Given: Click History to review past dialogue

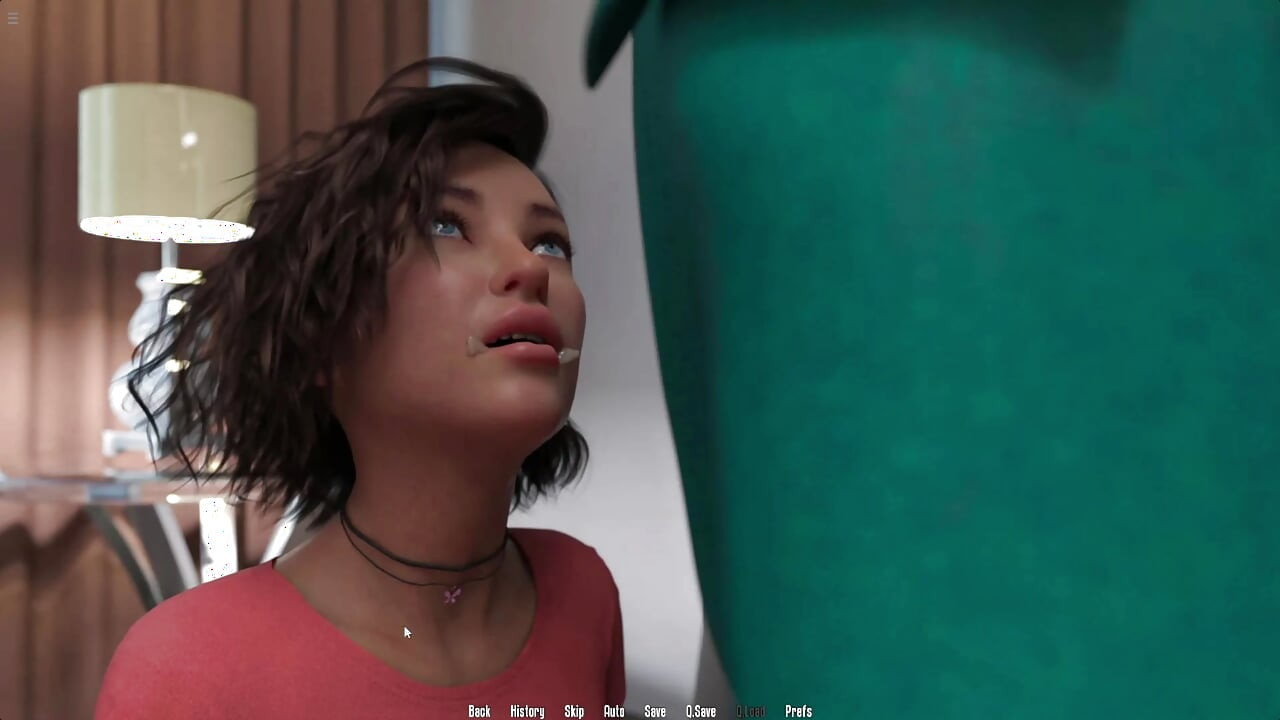Looking at the screenshot, I should click(x=527, y=711).
